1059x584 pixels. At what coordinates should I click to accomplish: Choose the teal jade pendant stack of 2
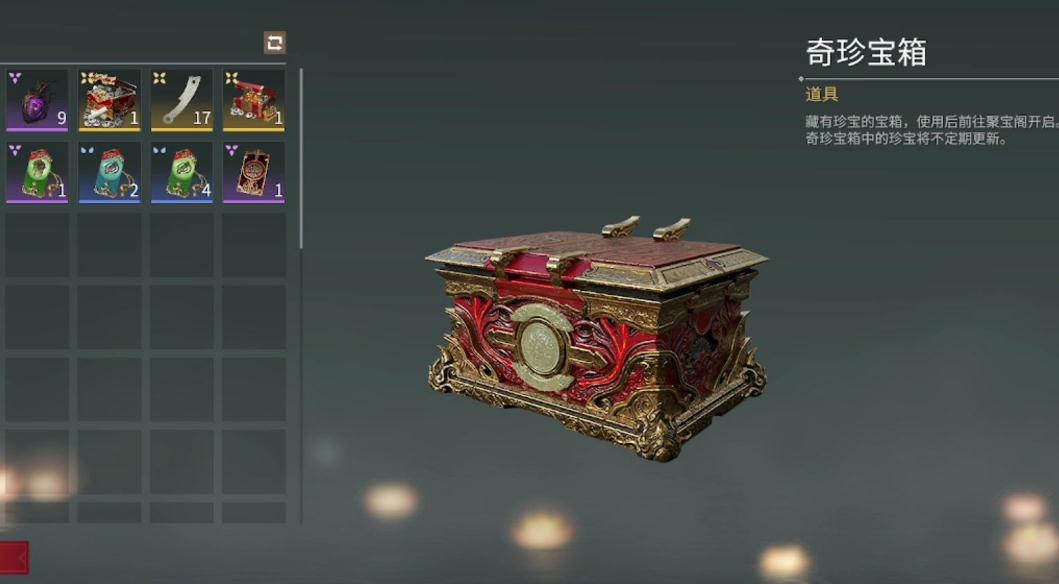pos(109,172)
